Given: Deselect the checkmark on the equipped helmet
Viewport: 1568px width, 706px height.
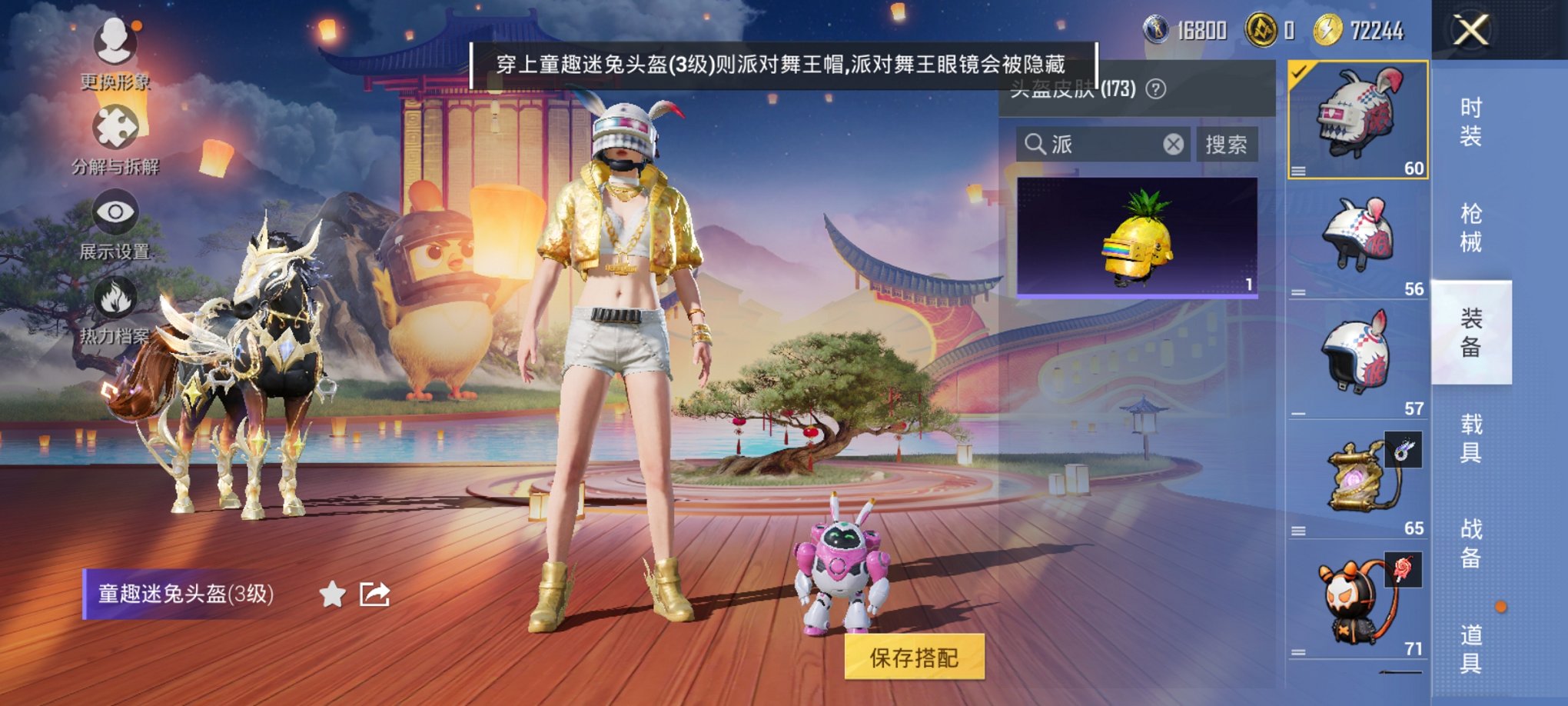Looking at the screenshot, I should click(x=1299, y=73).
